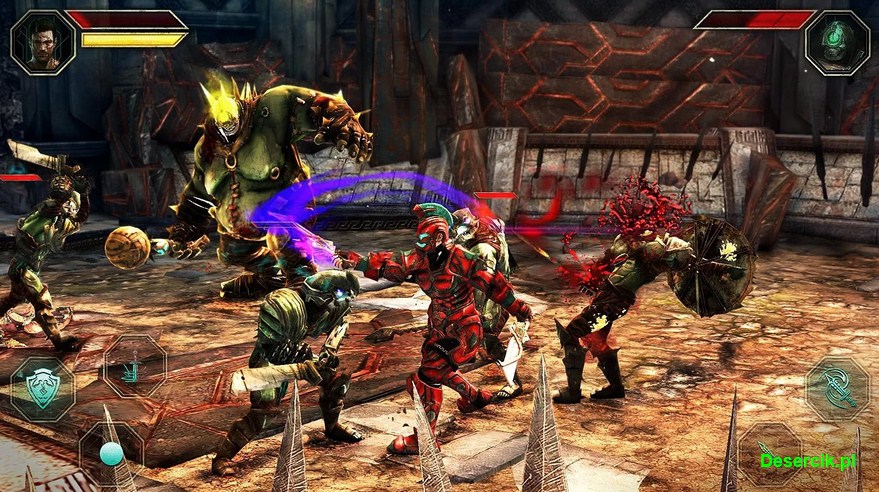This screenshot has height=492, width=879.
Task: Use the spinning sword heavy attack
Action: [x=836, y=389]
